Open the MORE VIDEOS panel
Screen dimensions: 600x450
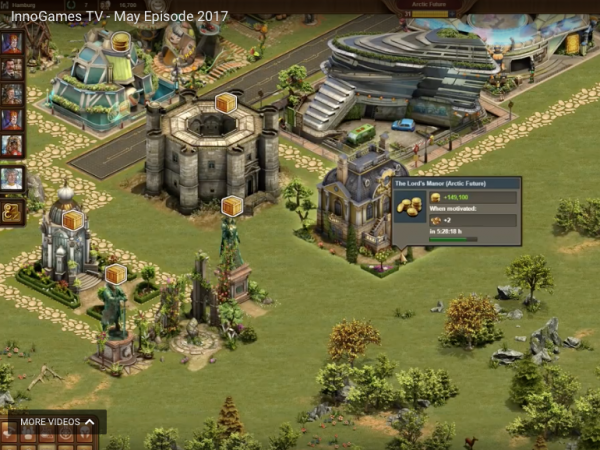58,422
